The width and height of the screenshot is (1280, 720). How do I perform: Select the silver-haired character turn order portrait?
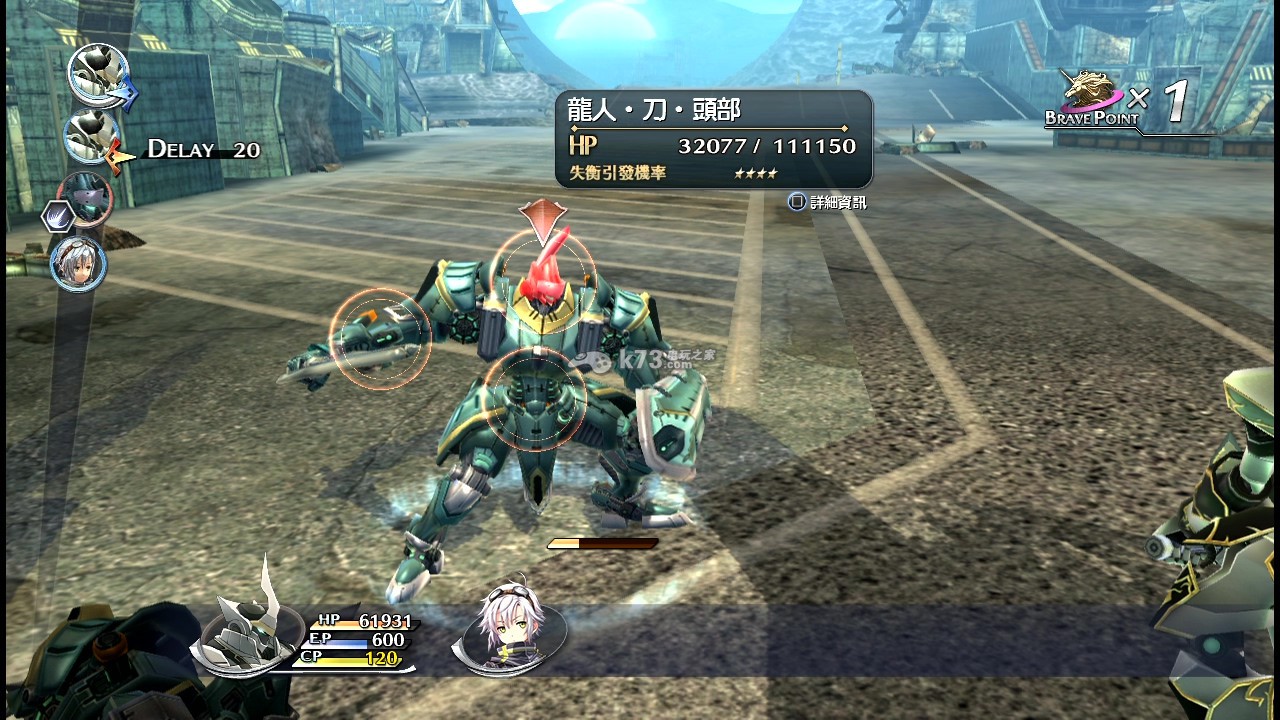(78, 263)
